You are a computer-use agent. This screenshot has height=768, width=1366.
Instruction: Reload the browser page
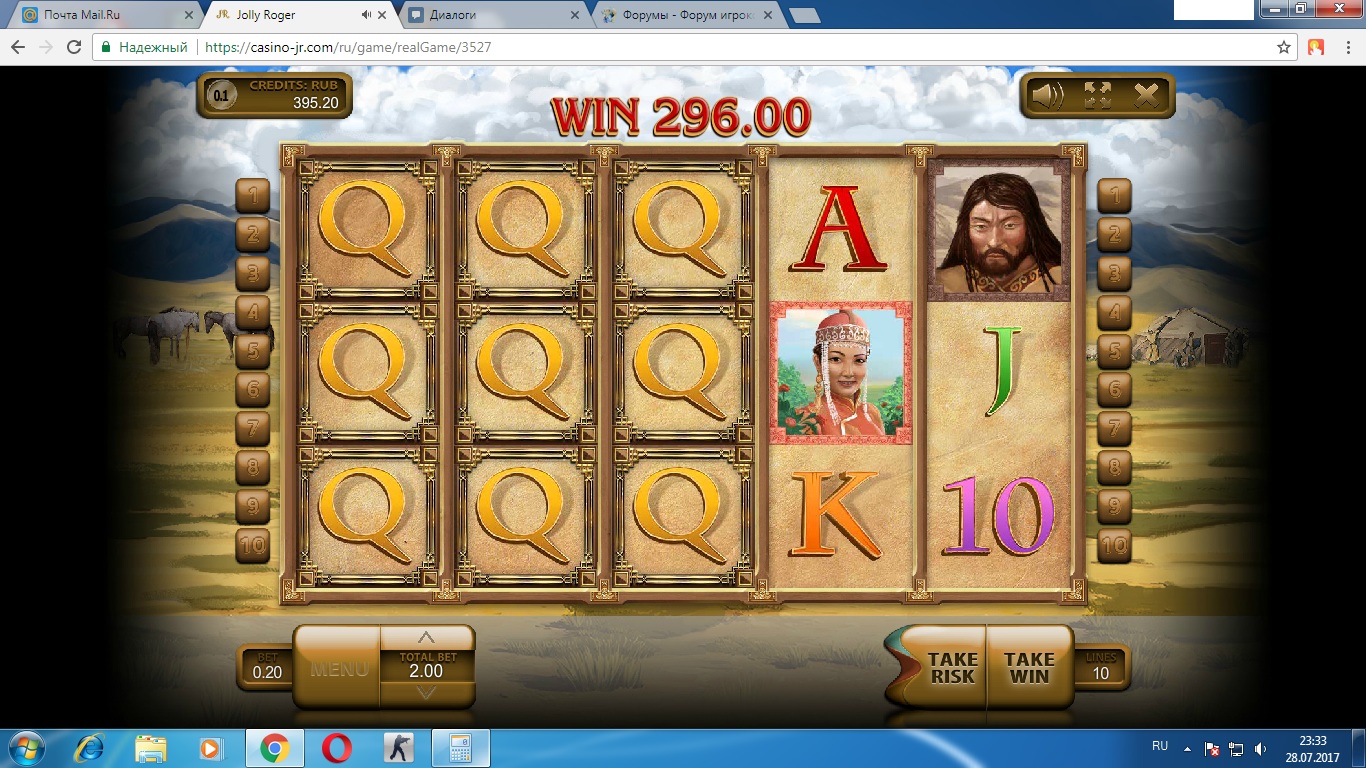[73, 47]
